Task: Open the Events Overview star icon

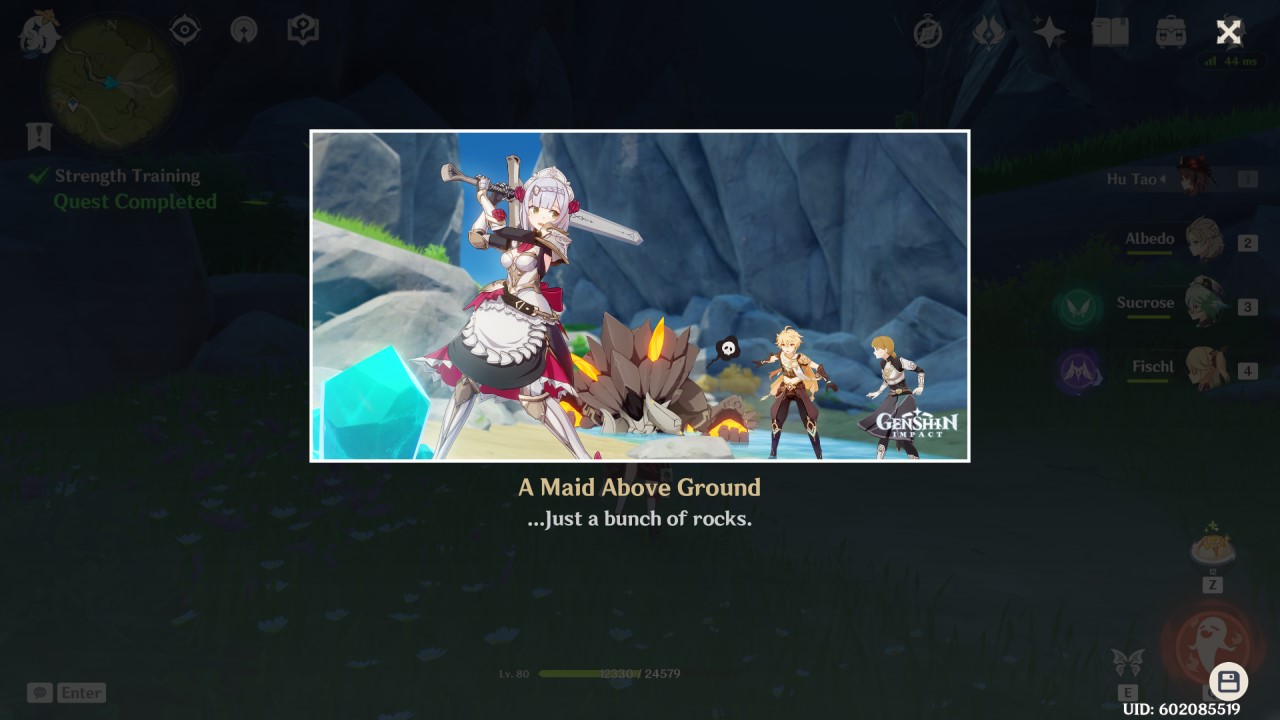Action: click(x=1048, y=31)
